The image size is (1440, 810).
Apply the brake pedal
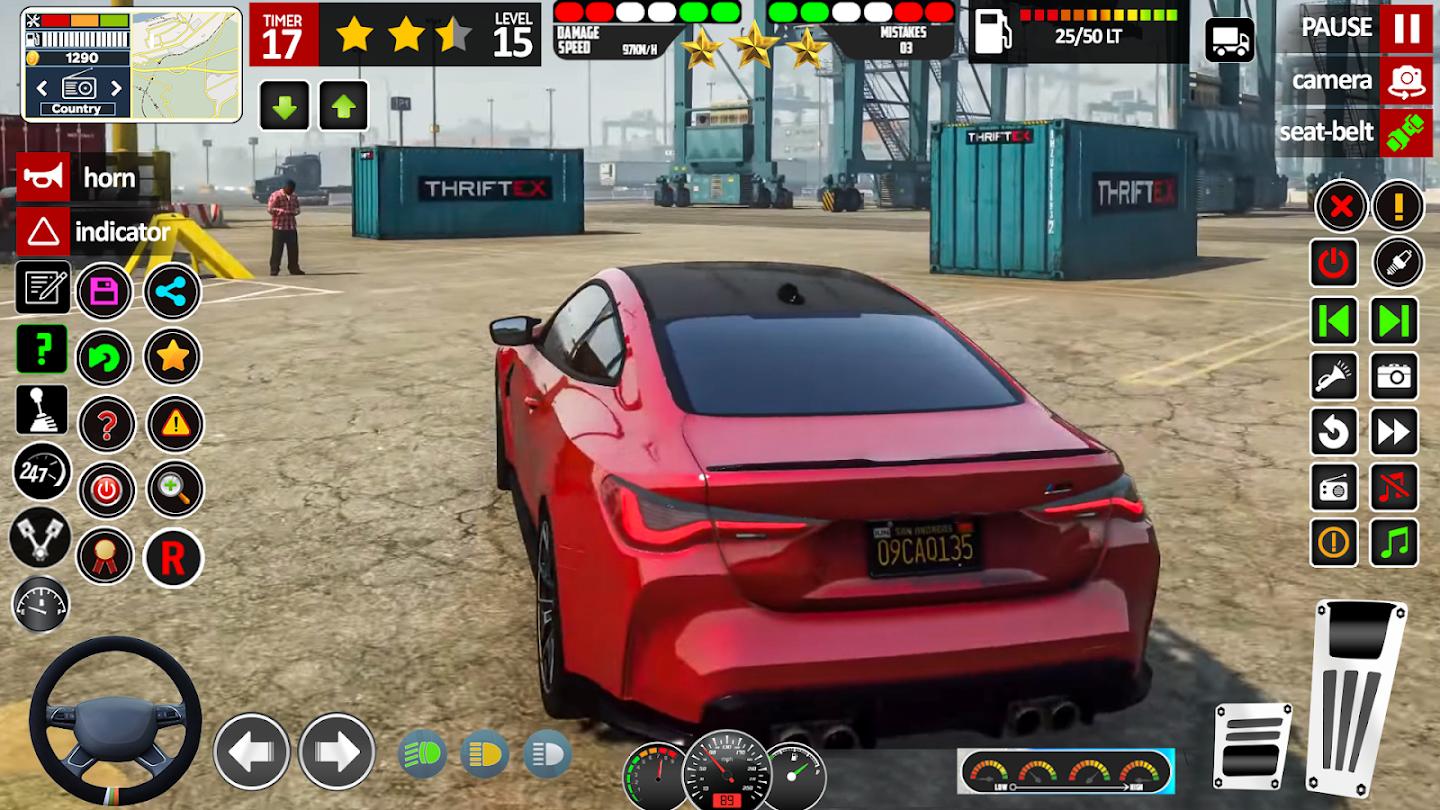1252,745
